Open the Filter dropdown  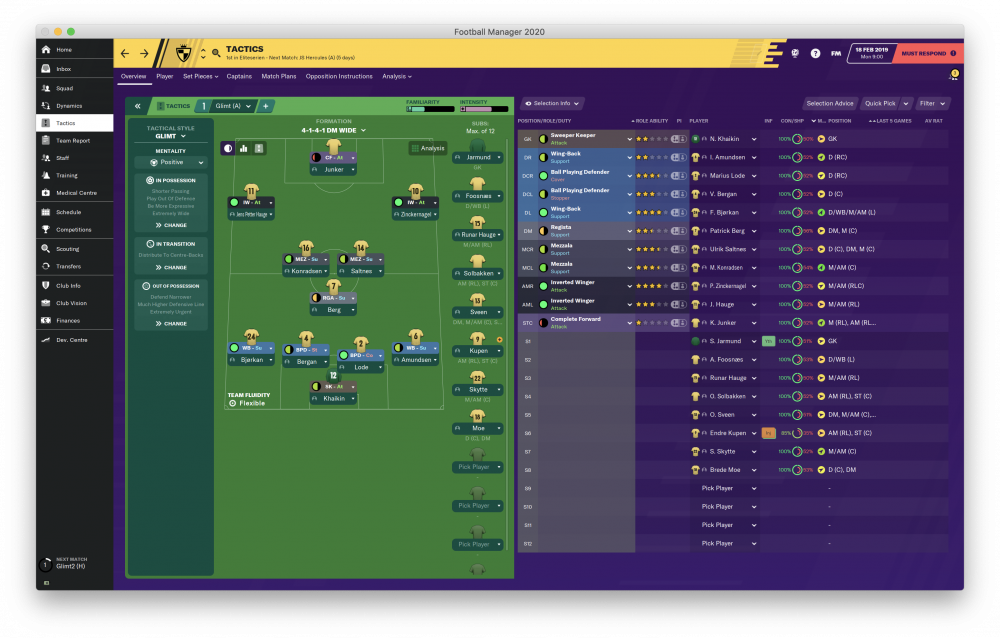(x=932, y=103)
